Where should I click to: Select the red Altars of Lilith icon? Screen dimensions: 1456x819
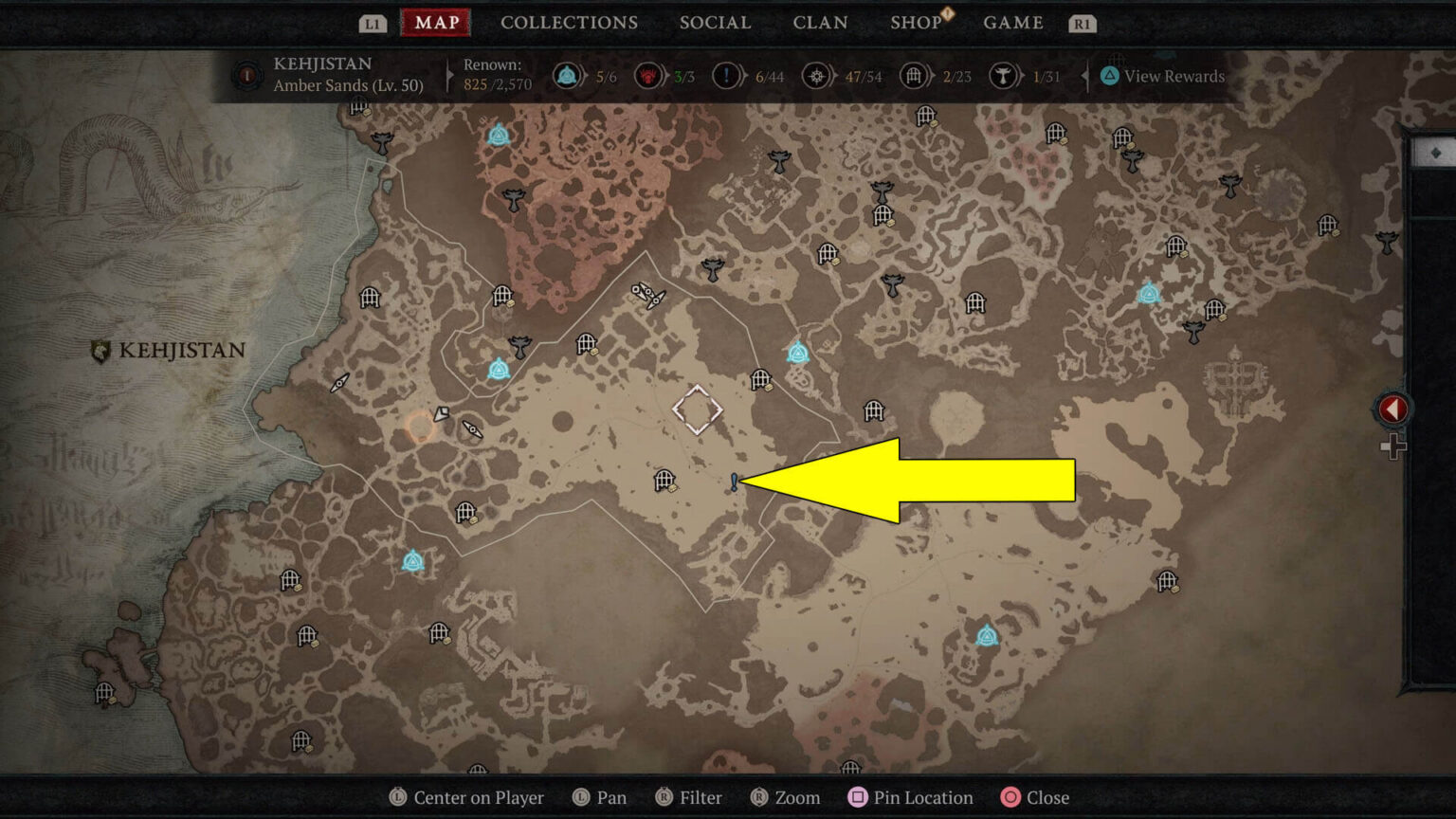pyautogui.click(x=647, y=76)
